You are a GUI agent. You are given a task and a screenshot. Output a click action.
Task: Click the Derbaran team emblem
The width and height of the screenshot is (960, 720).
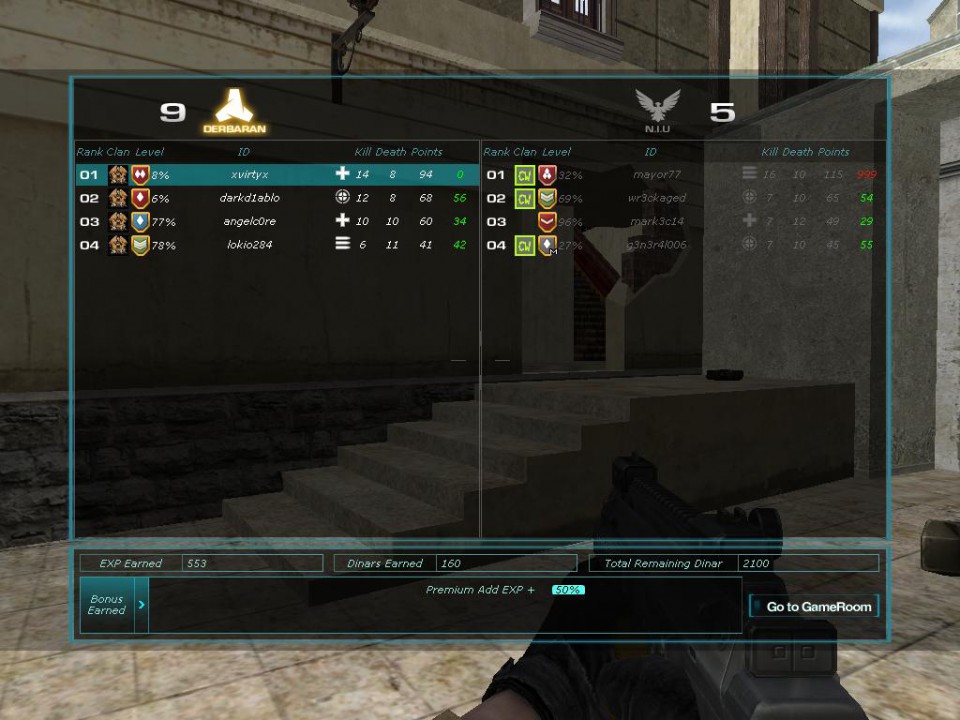[235, 108]
